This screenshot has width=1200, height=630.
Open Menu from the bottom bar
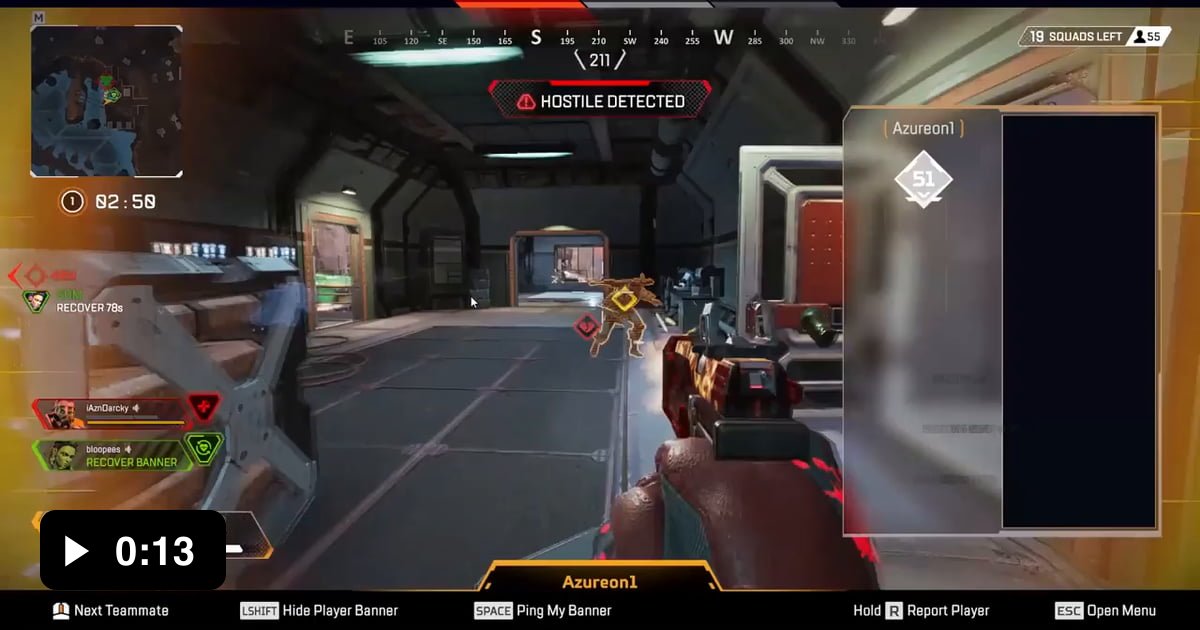(x=1106, y=610)
